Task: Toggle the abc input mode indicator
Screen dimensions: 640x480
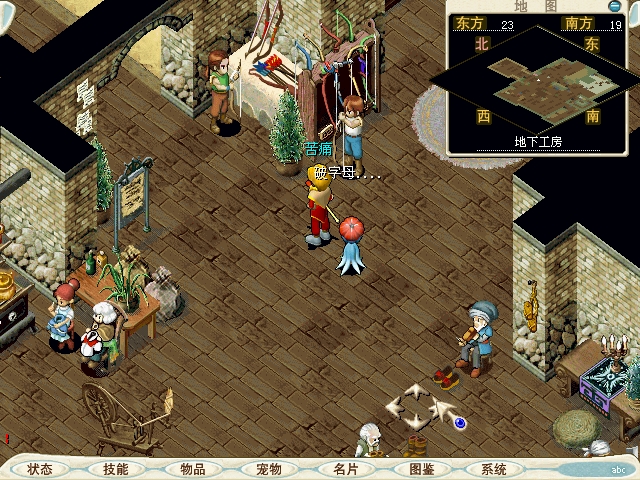Action: point(619,469)
